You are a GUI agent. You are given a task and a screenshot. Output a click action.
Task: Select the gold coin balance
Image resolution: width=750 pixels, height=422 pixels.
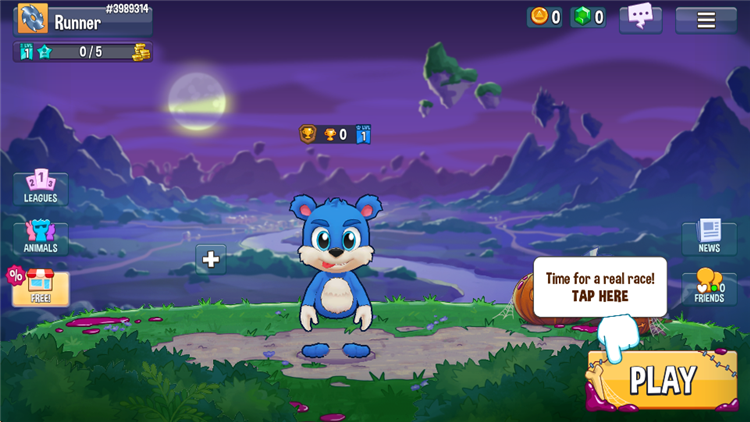pyautogui.click(x=545, y=17)
